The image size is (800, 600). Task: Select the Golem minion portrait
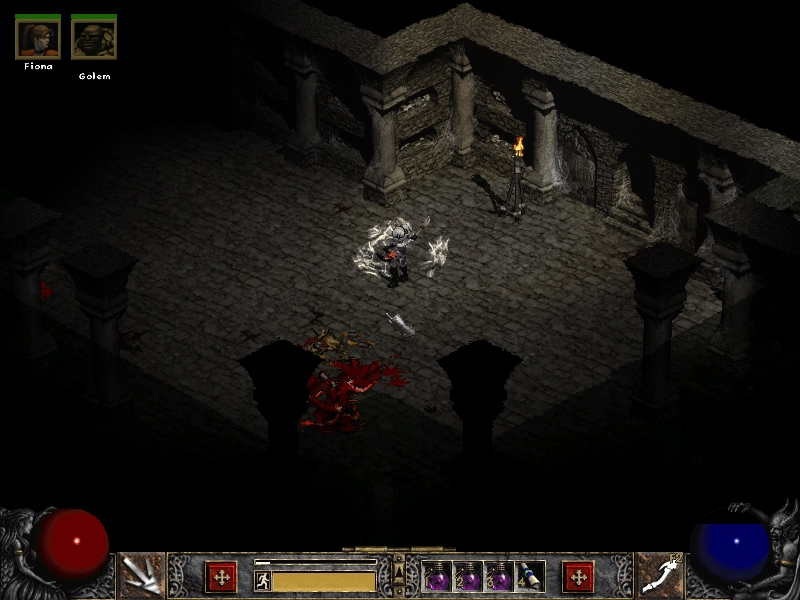(x=94, y=38)
